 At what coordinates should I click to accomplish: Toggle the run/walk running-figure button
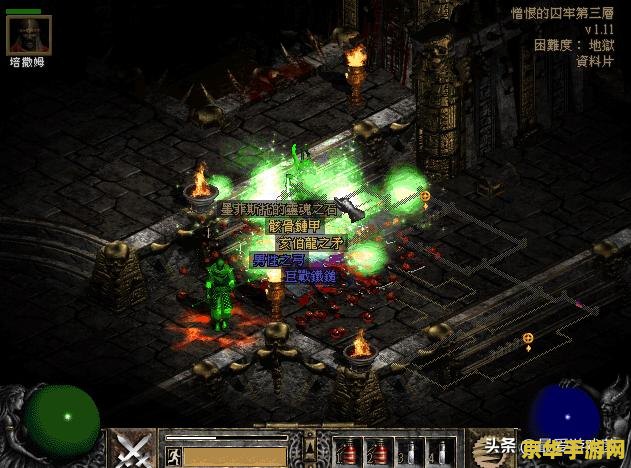click(172, 455)
